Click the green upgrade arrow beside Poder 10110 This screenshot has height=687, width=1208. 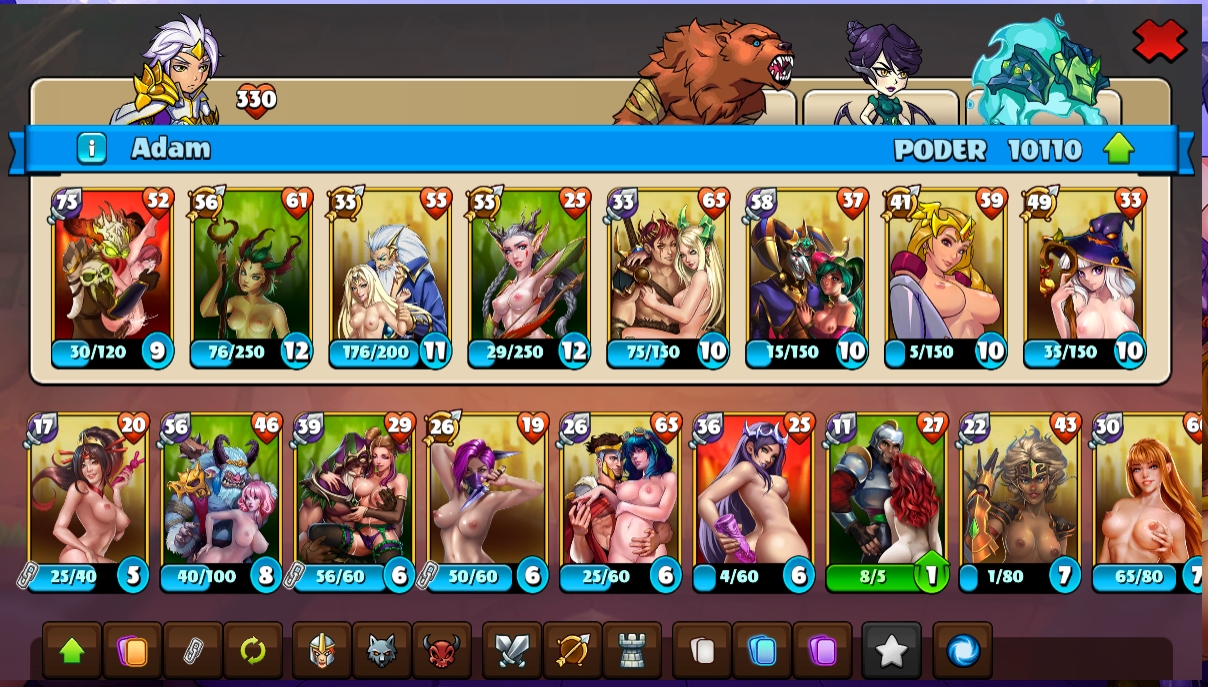[1118, 149]
